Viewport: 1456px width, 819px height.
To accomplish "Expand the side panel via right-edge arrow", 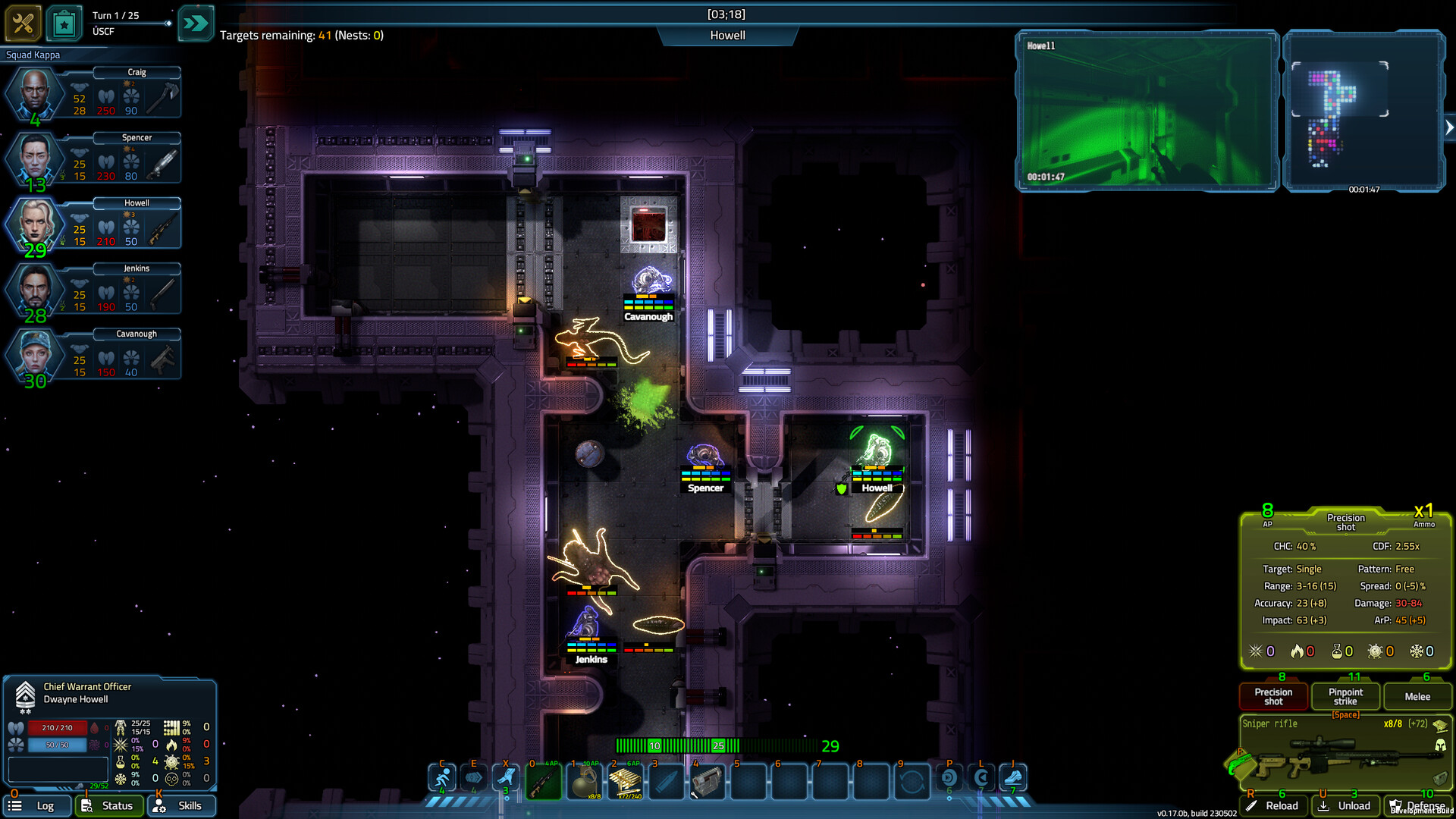I will click(x=1449, y=127).
